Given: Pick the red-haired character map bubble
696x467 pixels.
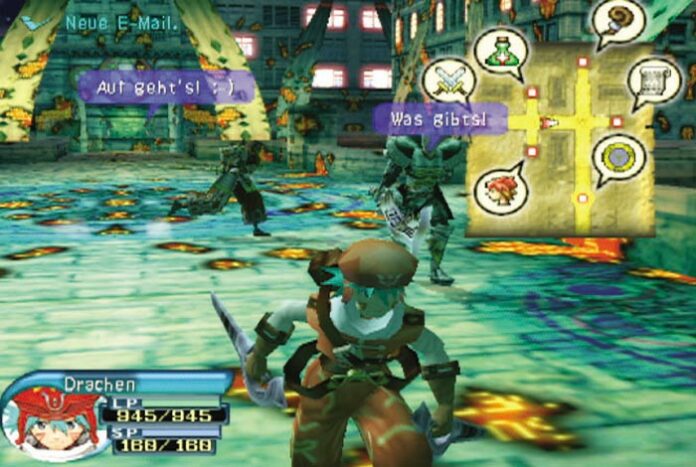Looking at the screenshot, I should coord(500,188).
